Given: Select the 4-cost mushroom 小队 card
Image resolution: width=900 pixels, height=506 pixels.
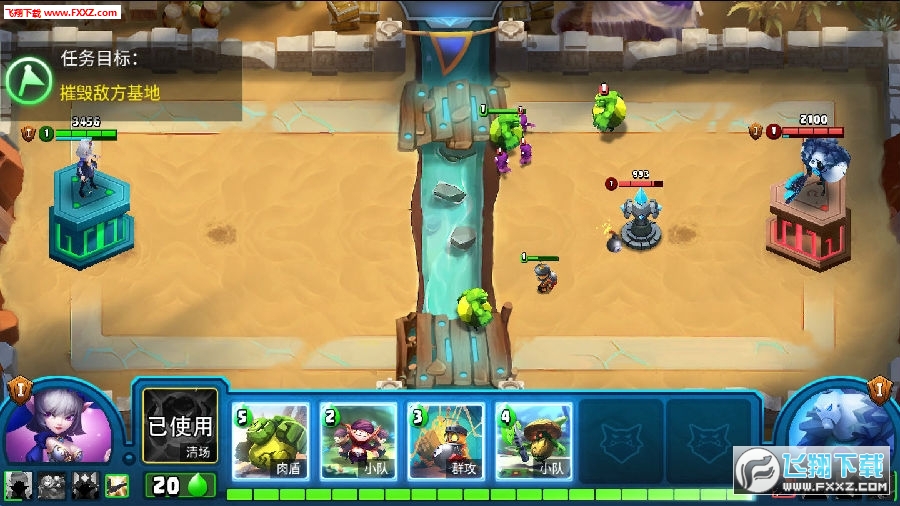Looking at the screenshot, I should point(534,441).
